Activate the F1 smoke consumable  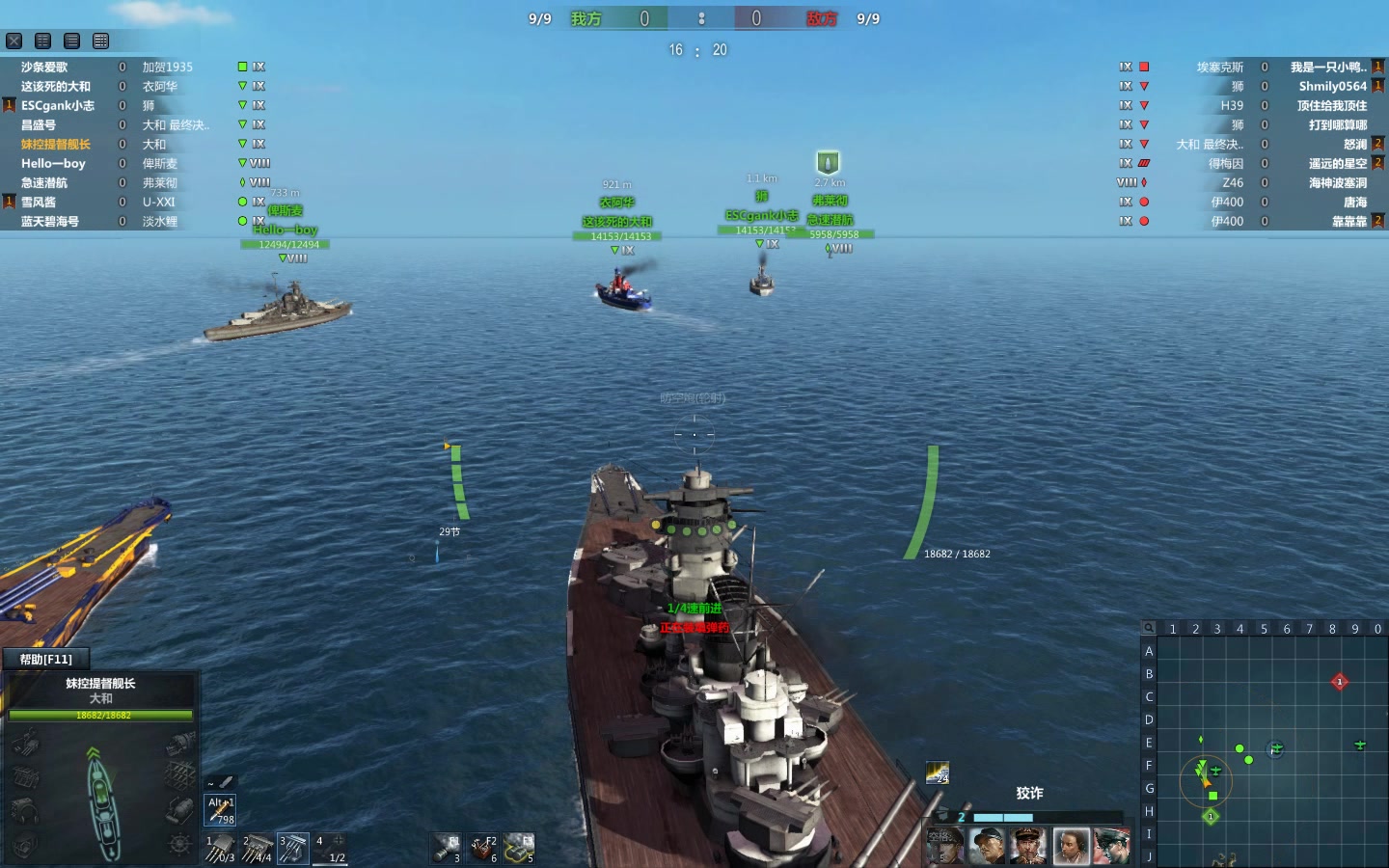(x=446, y=848)
